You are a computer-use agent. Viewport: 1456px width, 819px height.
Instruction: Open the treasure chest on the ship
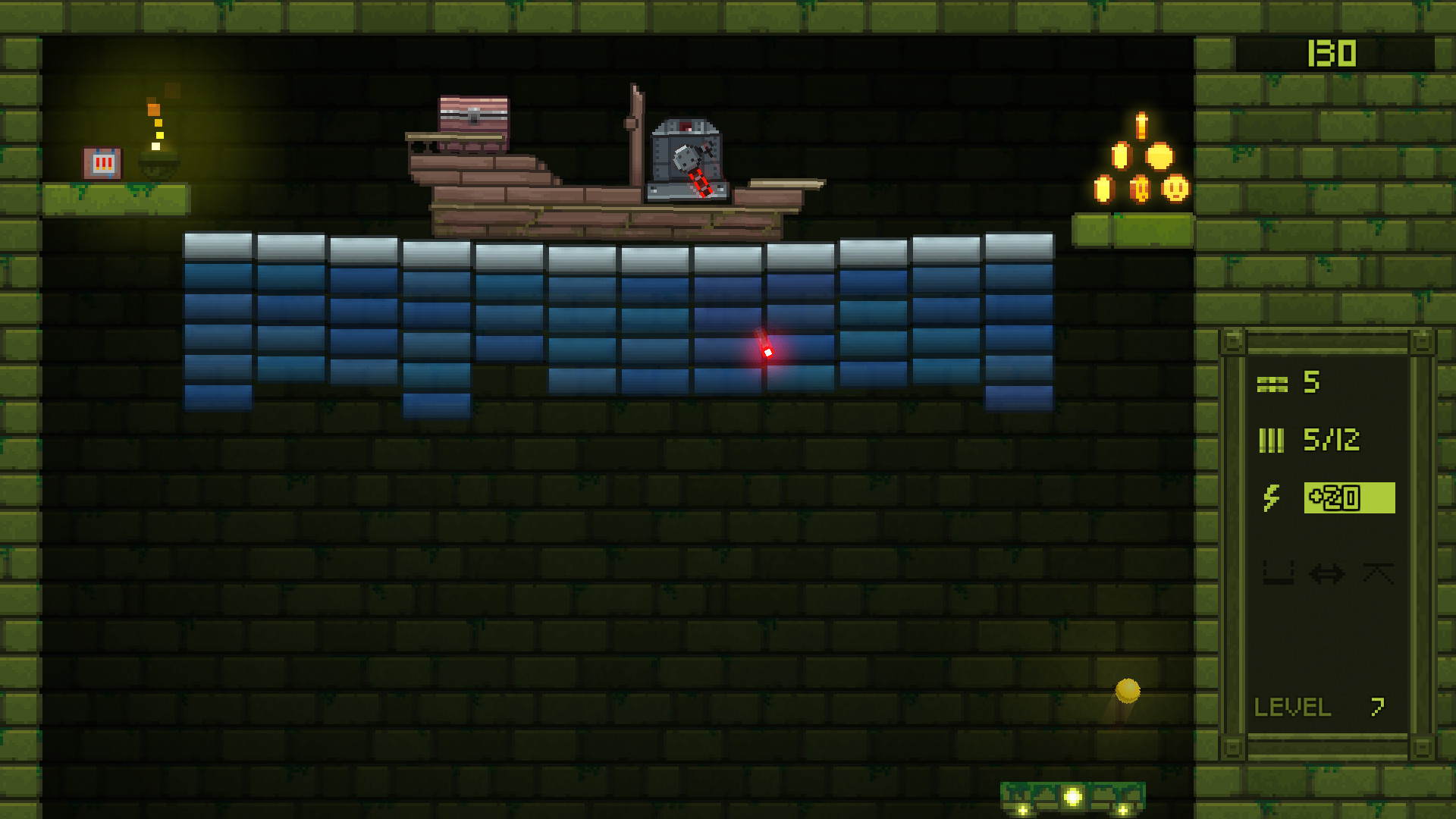(x=472, y=115)
